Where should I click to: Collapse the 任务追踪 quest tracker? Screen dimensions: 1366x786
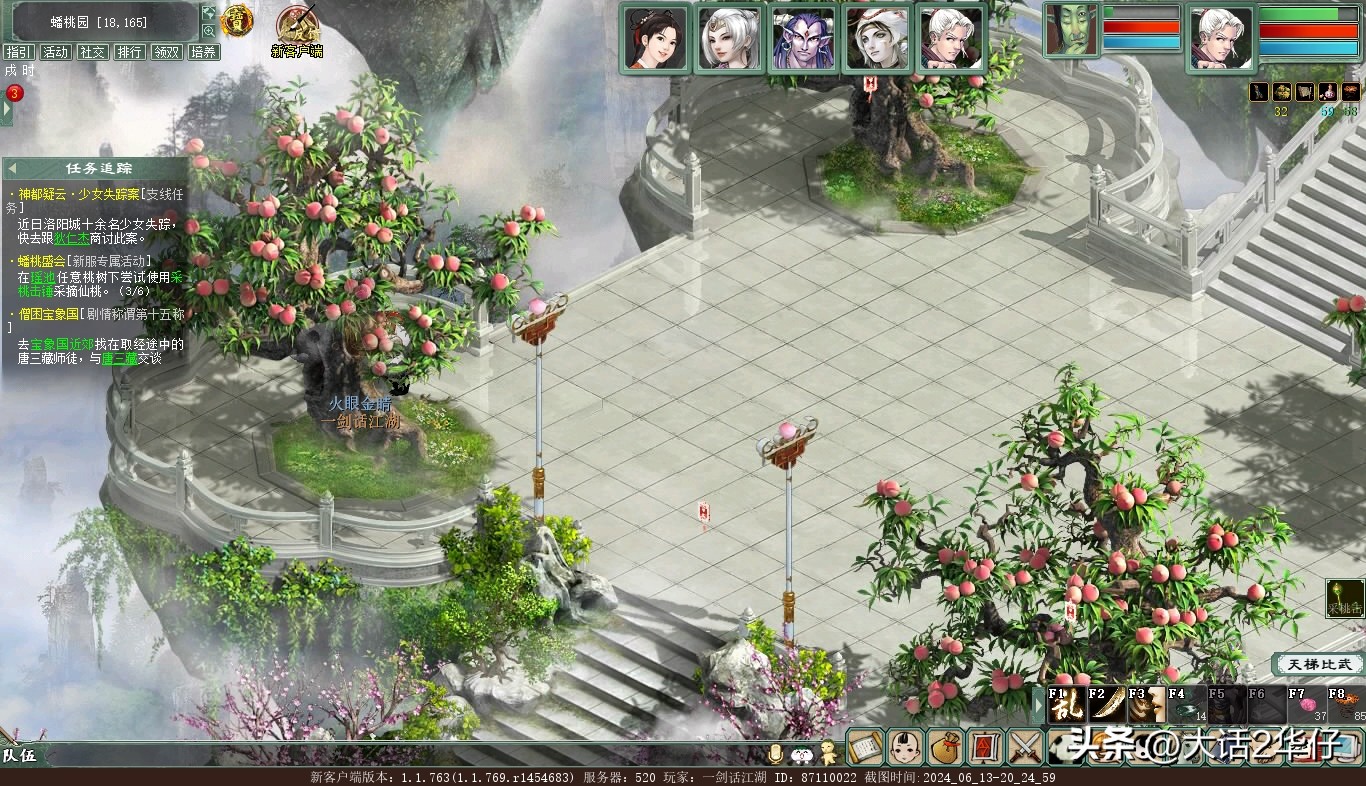(13, 169)
